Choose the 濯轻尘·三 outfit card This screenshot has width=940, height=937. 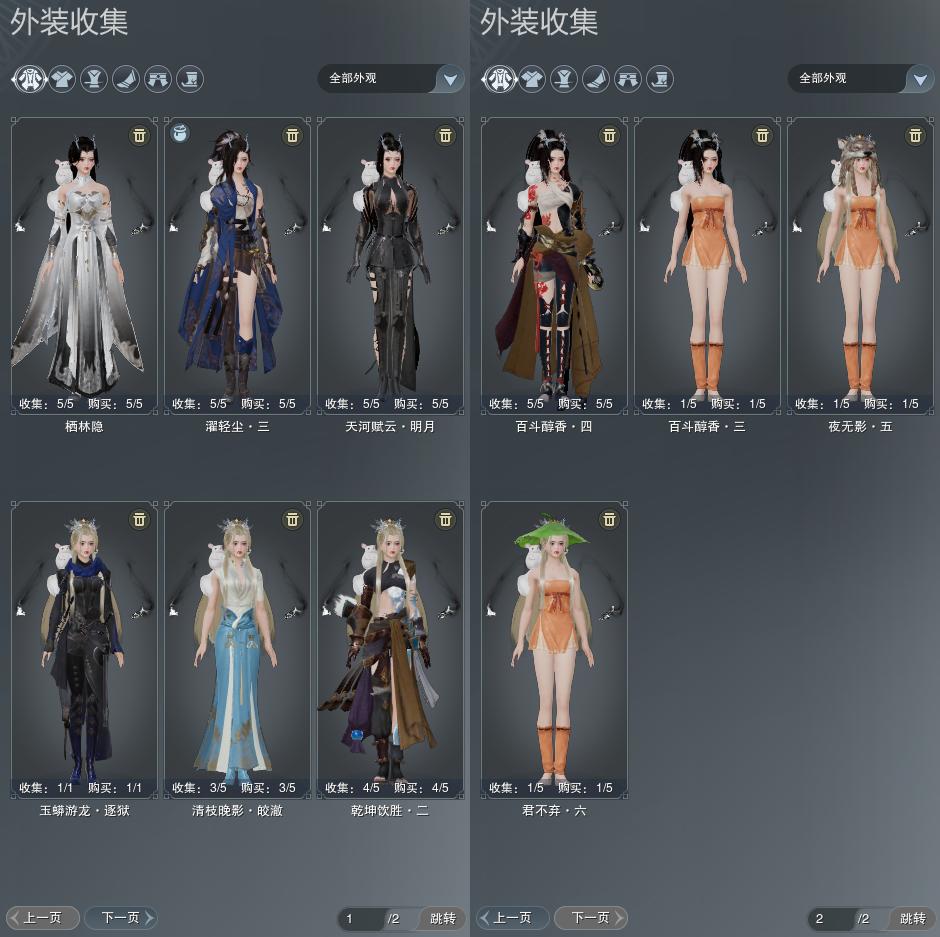[x=237, y=260]
